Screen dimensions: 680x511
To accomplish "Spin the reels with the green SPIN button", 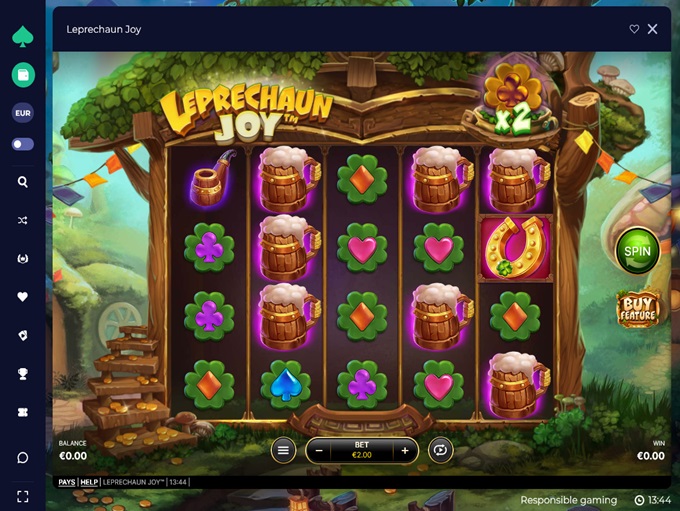I will tap(637, 250).
